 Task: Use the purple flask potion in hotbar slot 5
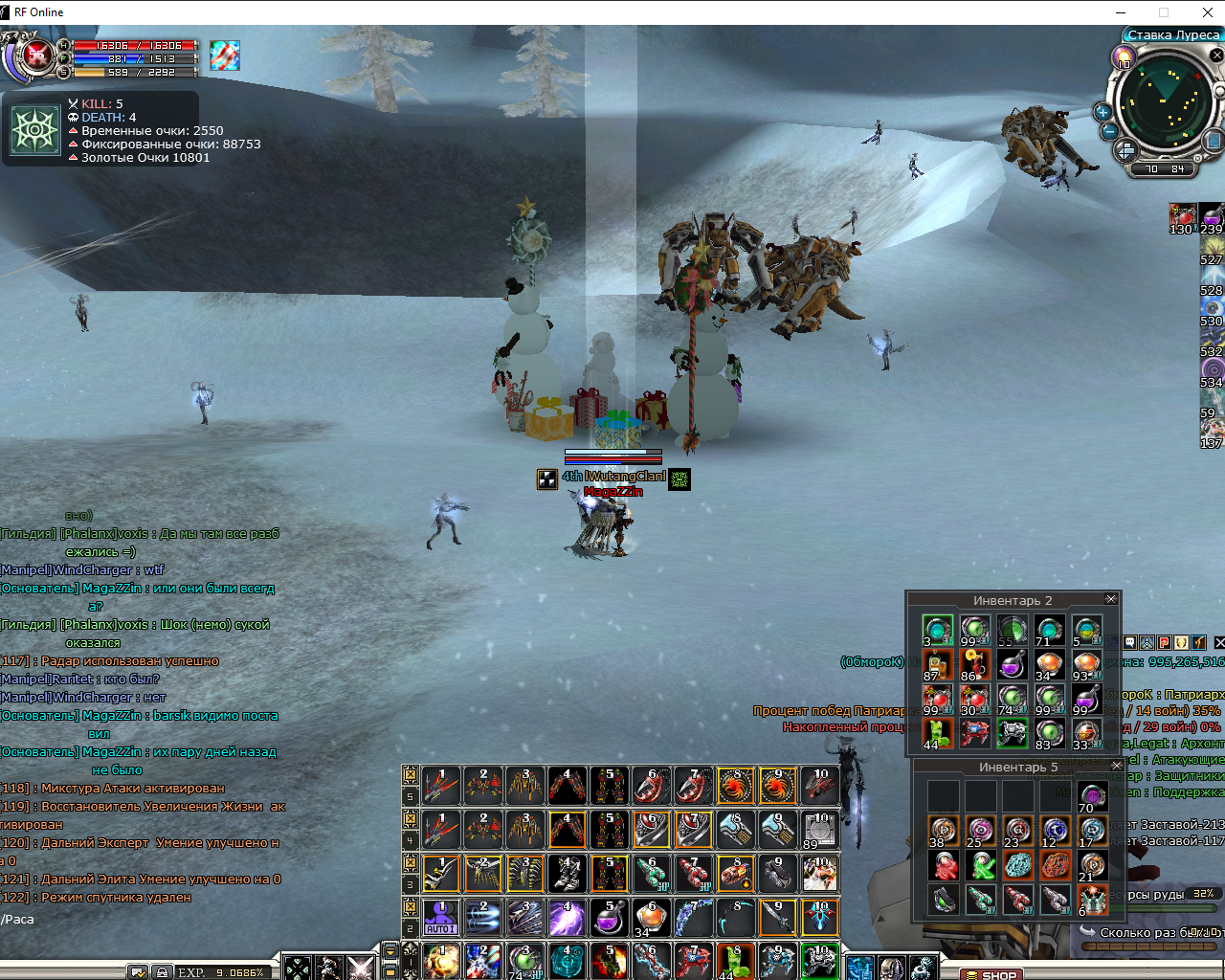(609, 918)
